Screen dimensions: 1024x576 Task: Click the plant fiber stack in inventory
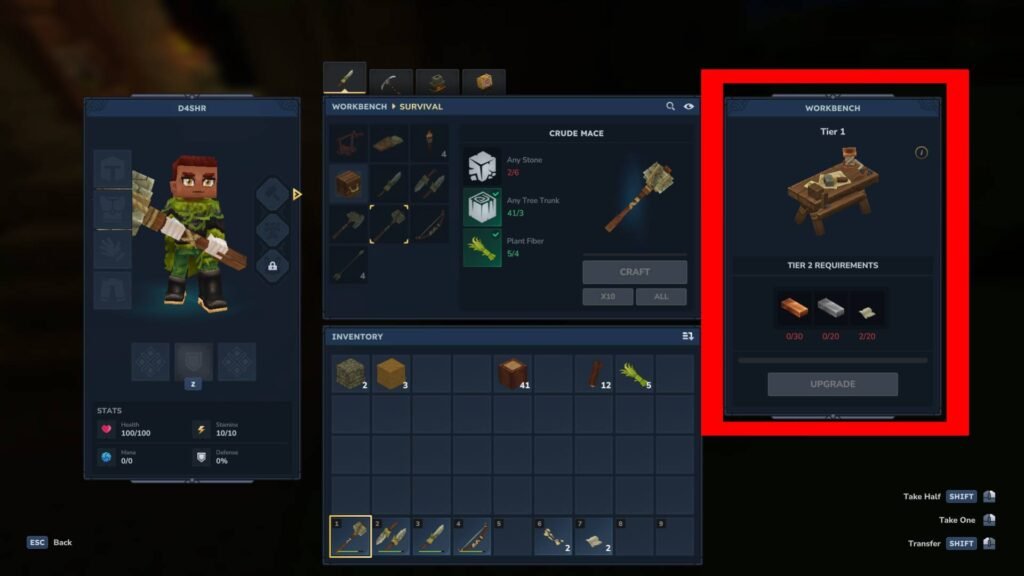[x=634, y=374]
